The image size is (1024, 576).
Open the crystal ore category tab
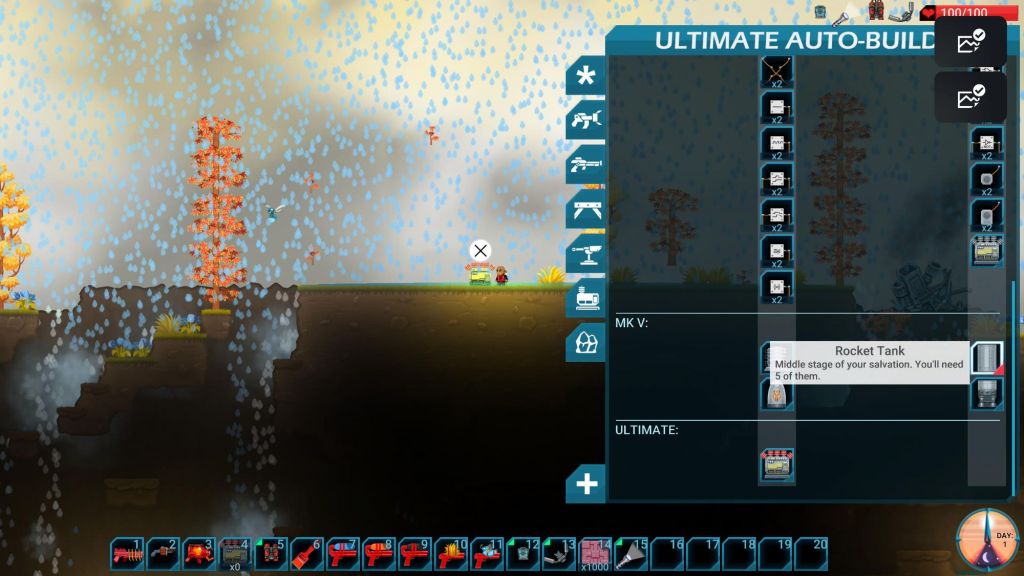586,342
